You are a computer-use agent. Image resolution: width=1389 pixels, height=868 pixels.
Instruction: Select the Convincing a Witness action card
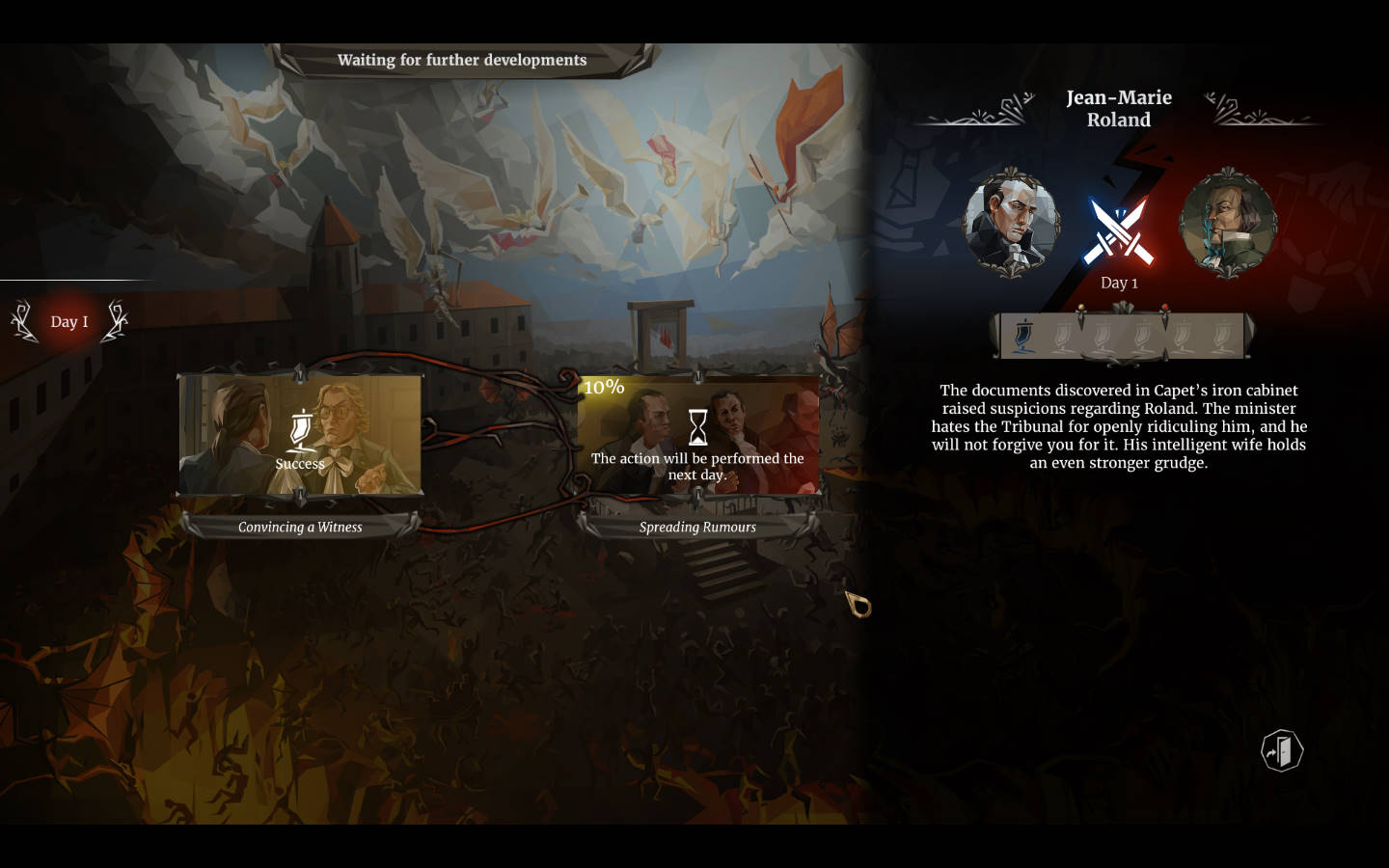(300, 435)
